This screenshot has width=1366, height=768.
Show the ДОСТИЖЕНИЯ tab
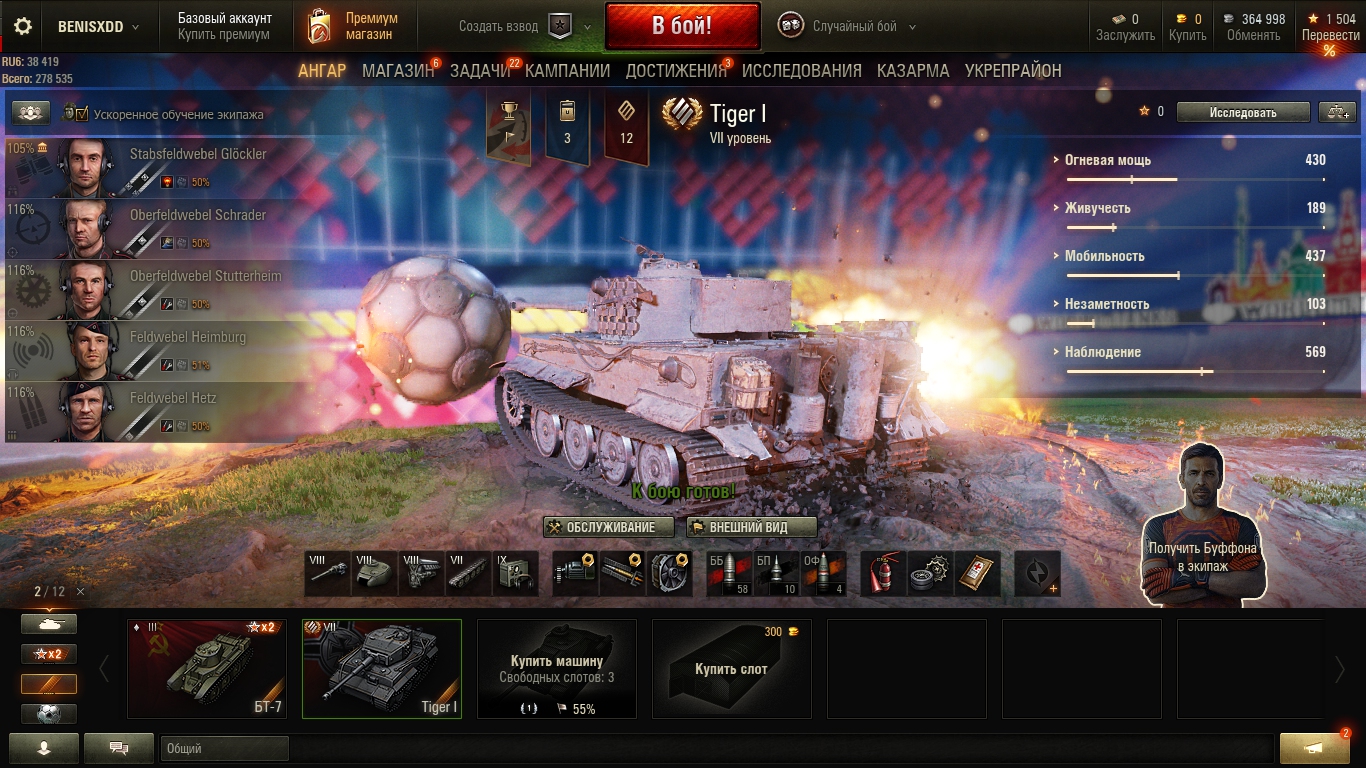point(676,71)
